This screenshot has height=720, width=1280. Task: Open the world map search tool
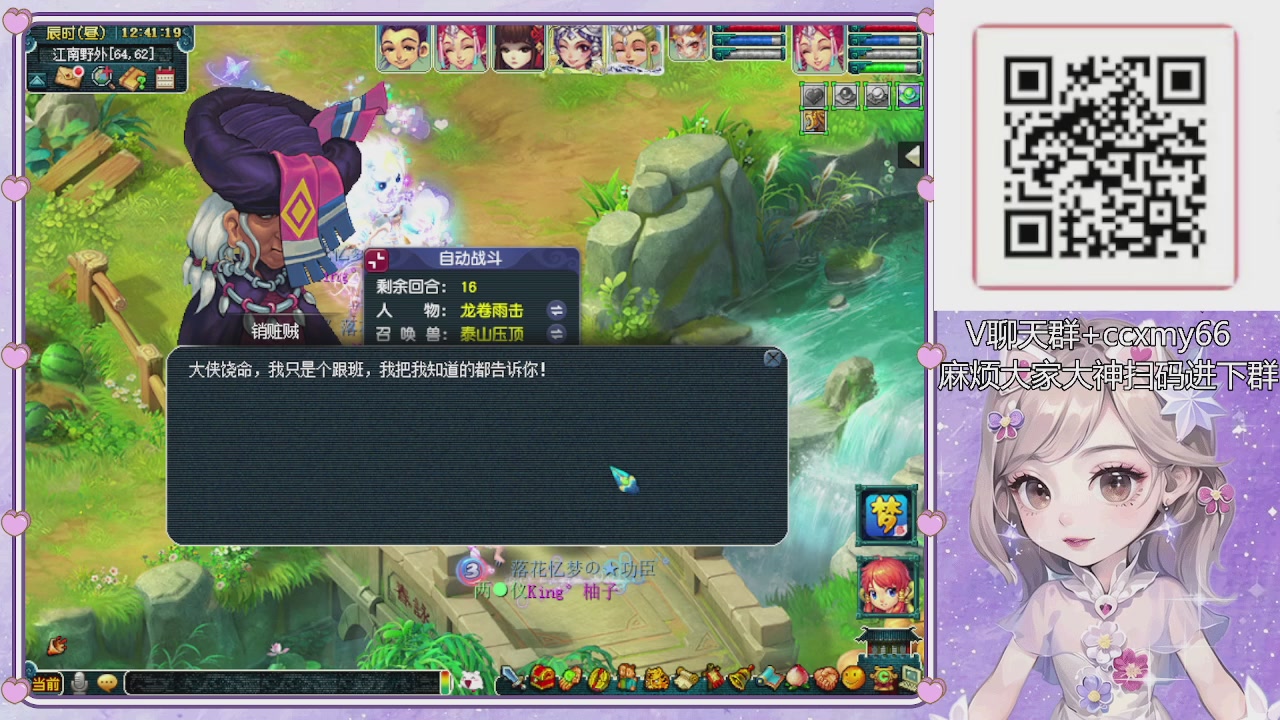(x=104, y=77)
